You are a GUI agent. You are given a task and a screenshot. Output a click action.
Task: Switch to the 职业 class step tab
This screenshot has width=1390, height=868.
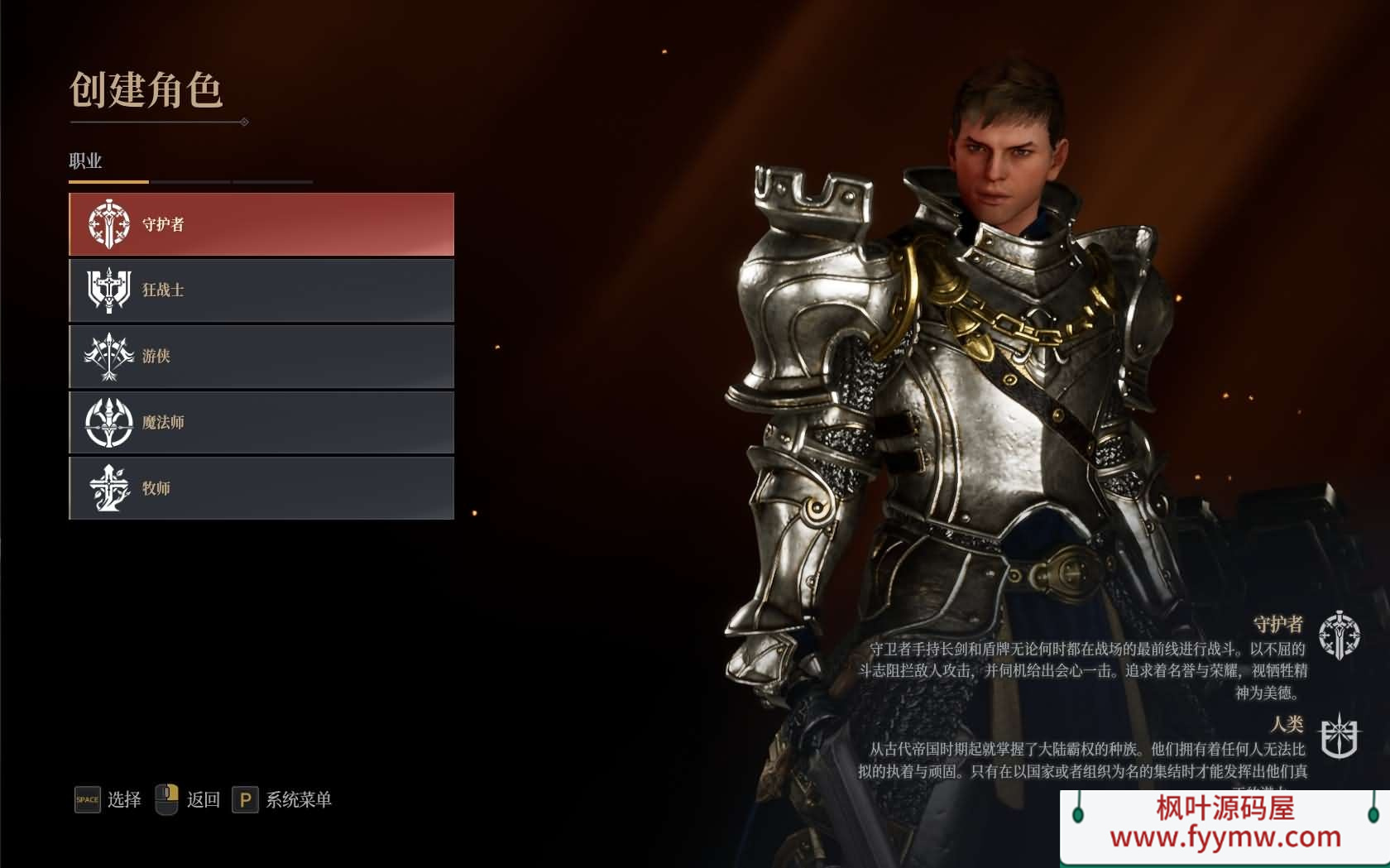click(x=85, y=161)
